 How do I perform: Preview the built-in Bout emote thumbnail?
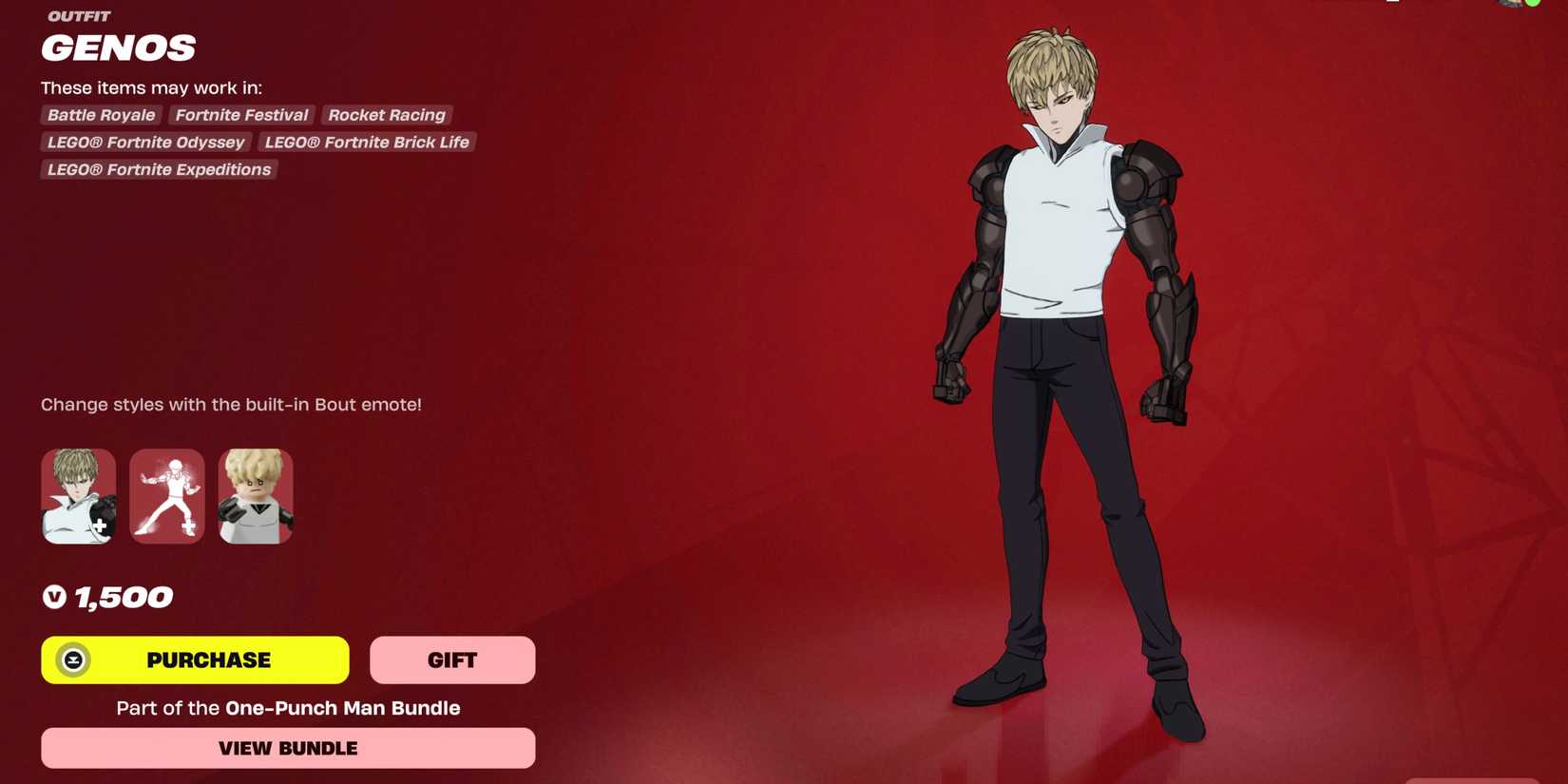pyautogui.click(x=167, y=496)
